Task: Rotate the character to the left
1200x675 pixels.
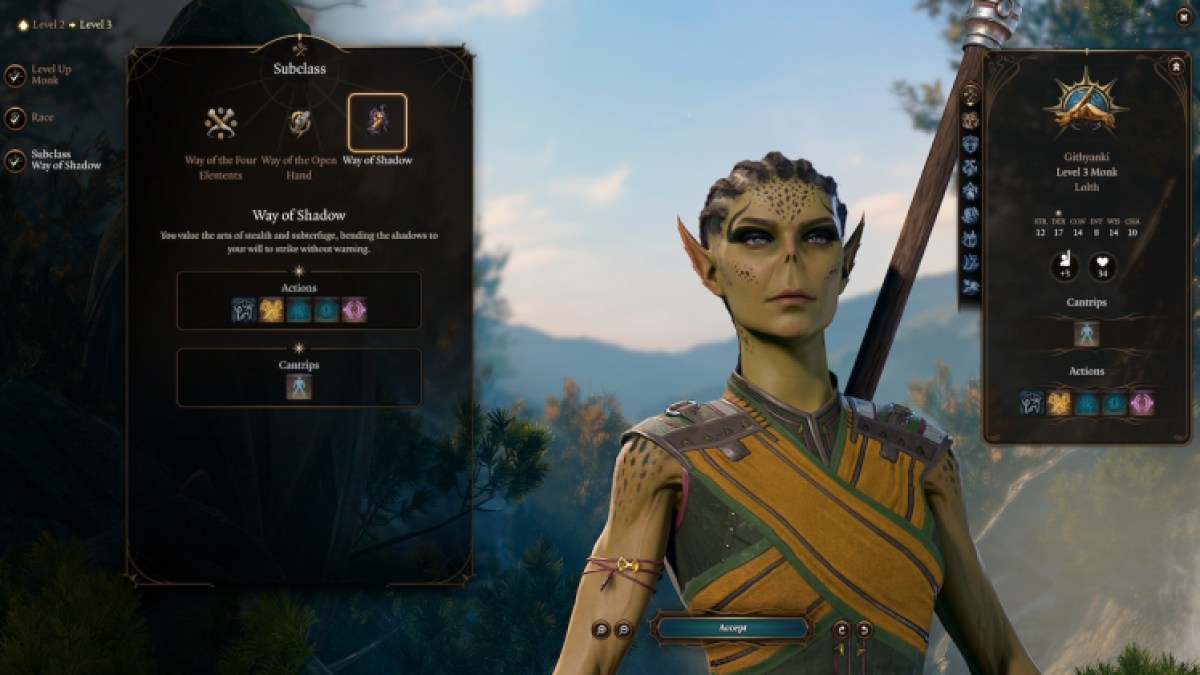Action: [841, 629]
